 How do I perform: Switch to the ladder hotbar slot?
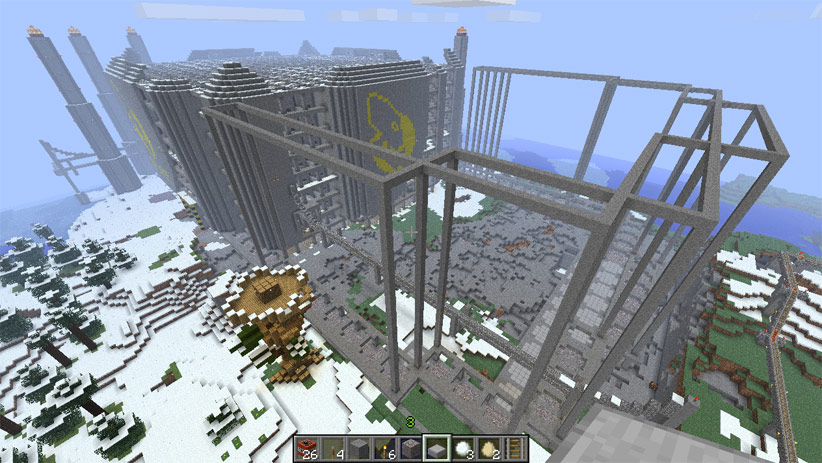514,447
